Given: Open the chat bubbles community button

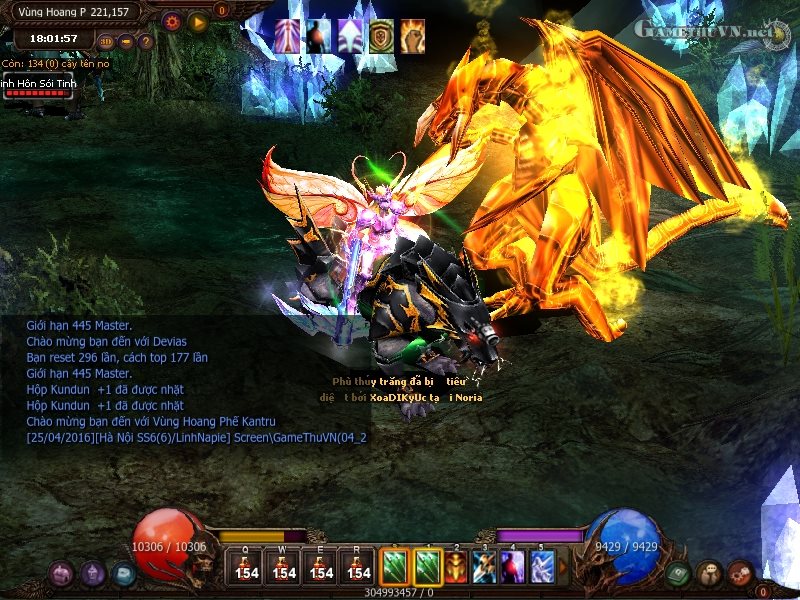Looking at the screenshot, I should pos(709,573).
